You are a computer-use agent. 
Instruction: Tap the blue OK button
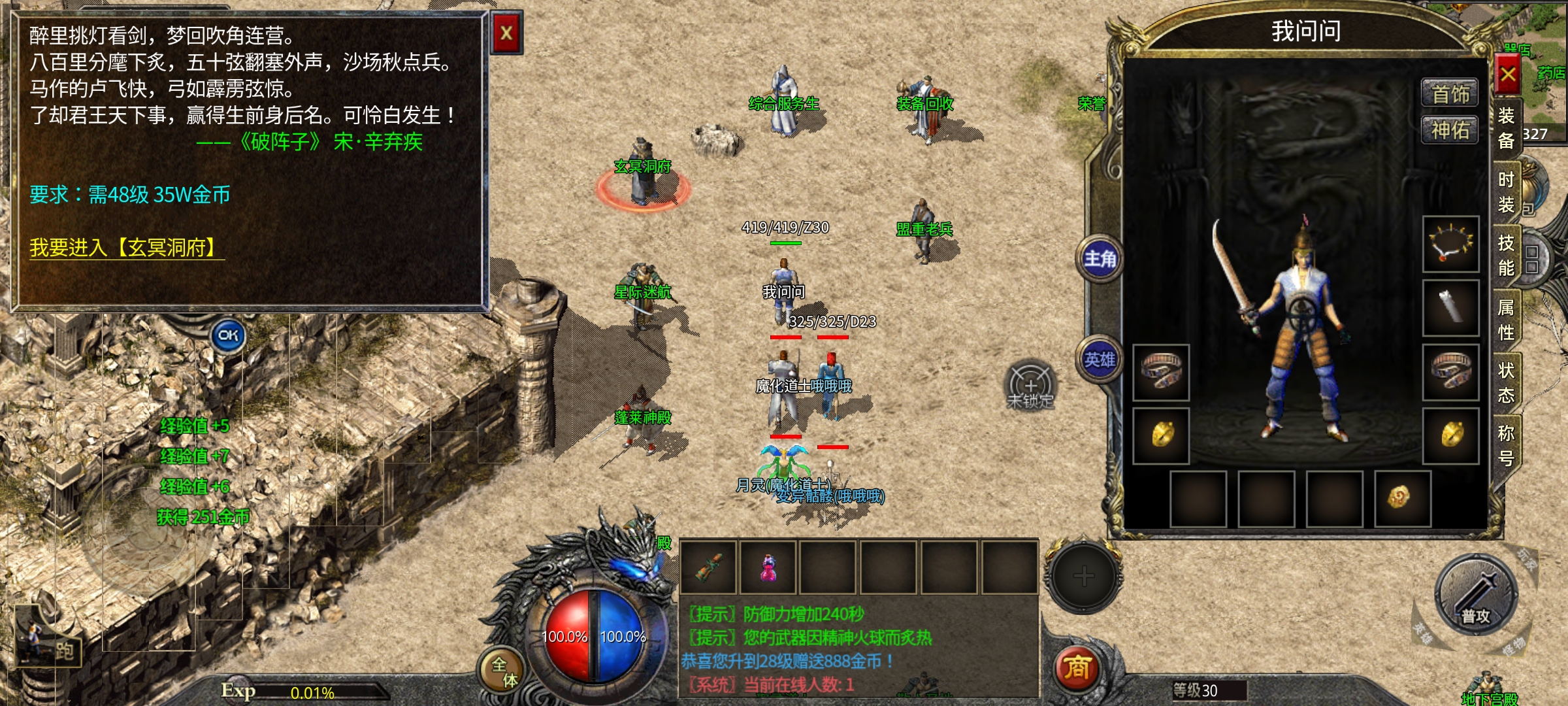[x=228, y=336]
